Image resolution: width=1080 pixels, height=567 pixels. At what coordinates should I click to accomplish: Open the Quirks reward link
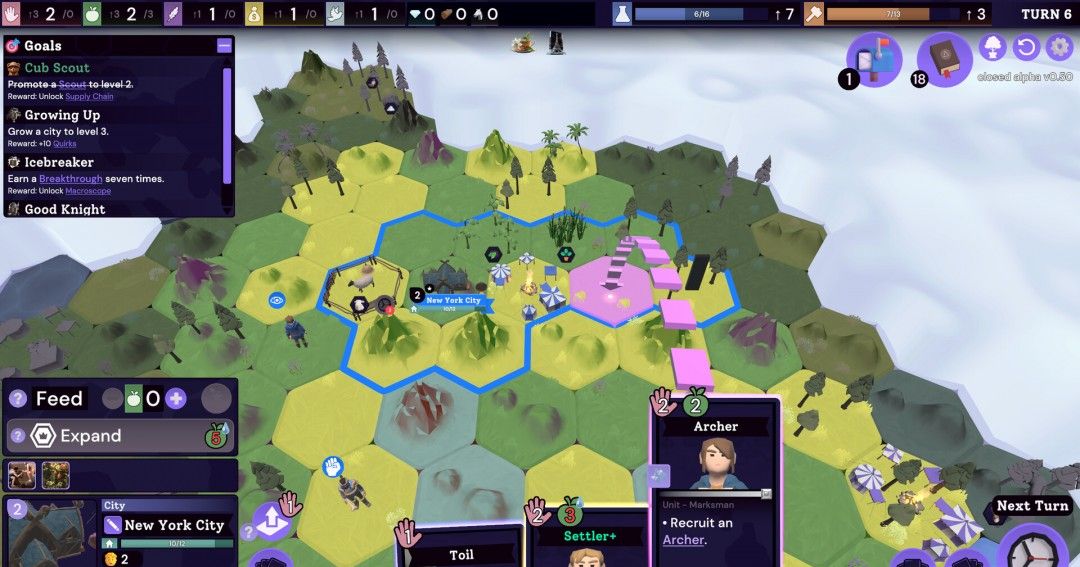pos(64,144)
